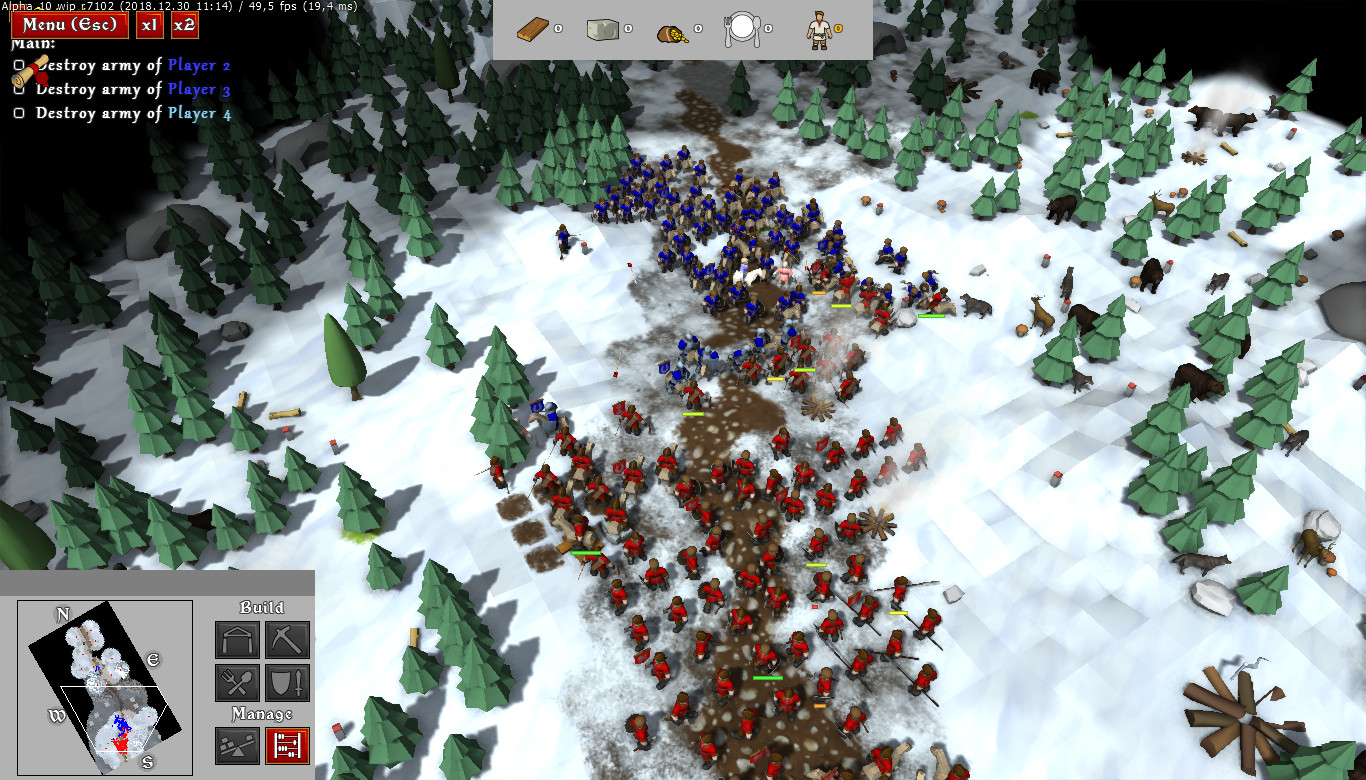Open the Menu (Esc) button
The image size is (1366, 780).
pos(70,25)
